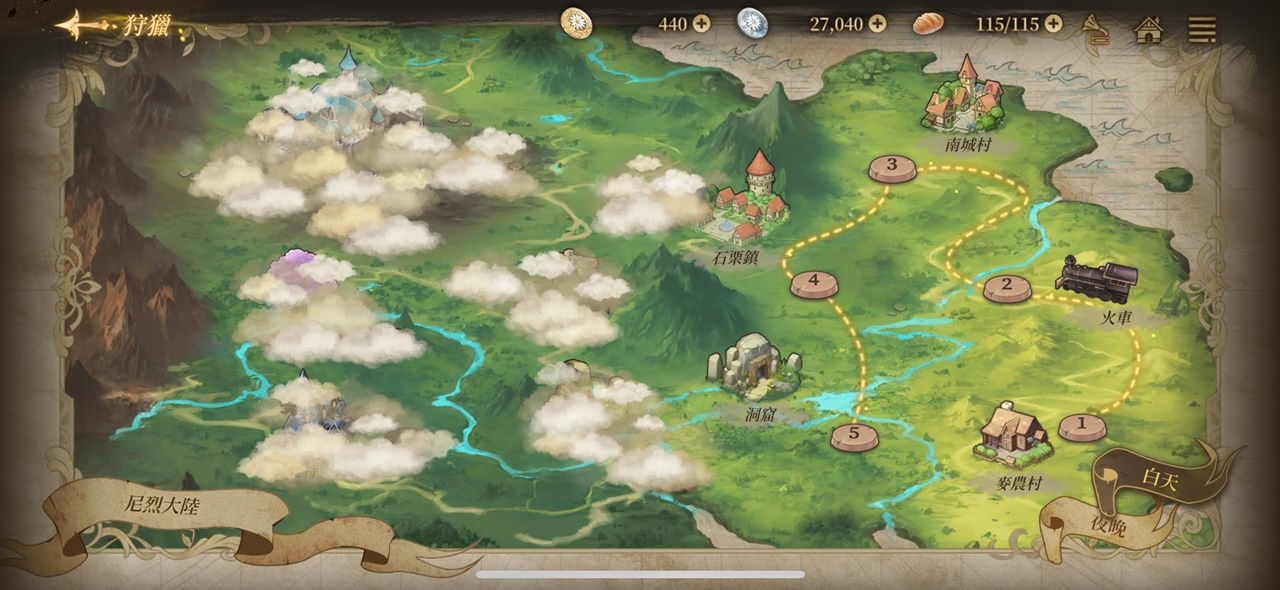Visit the 南城村 village marker
This screenshot has height=590, width=1280.
[x=964, y=98]
